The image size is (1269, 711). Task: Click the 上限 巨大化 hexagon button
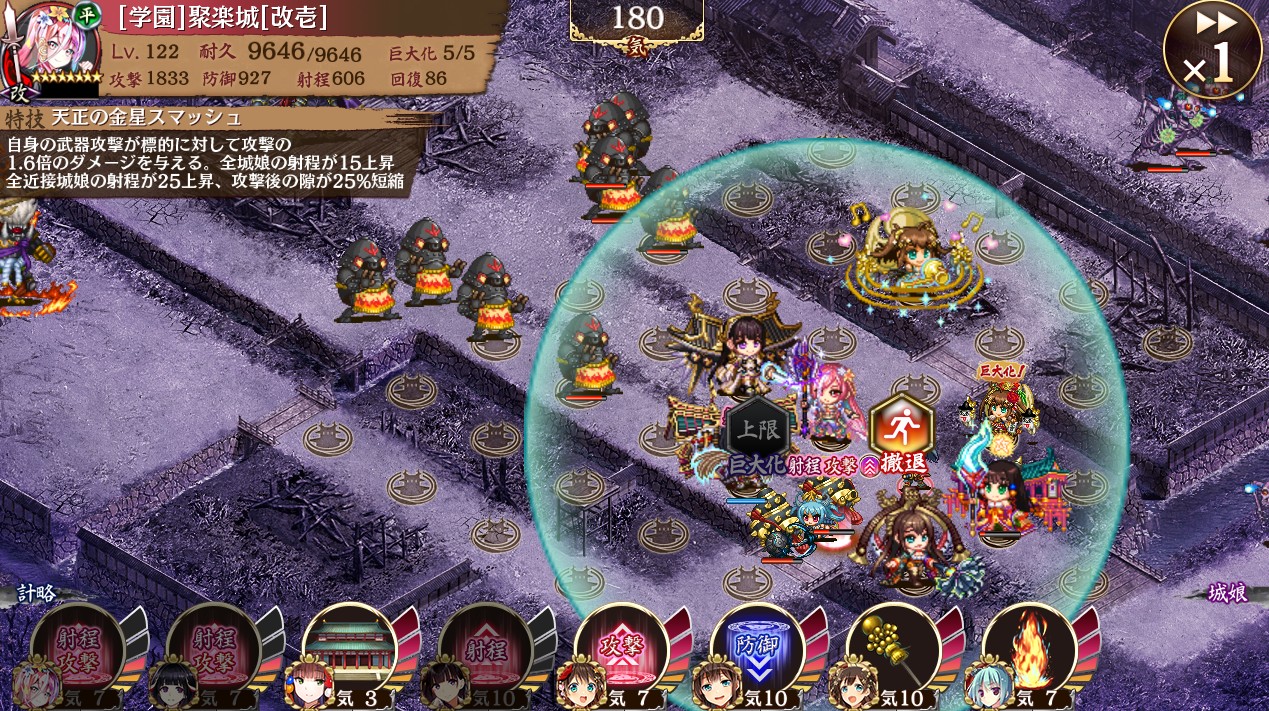tap(757, 432)
